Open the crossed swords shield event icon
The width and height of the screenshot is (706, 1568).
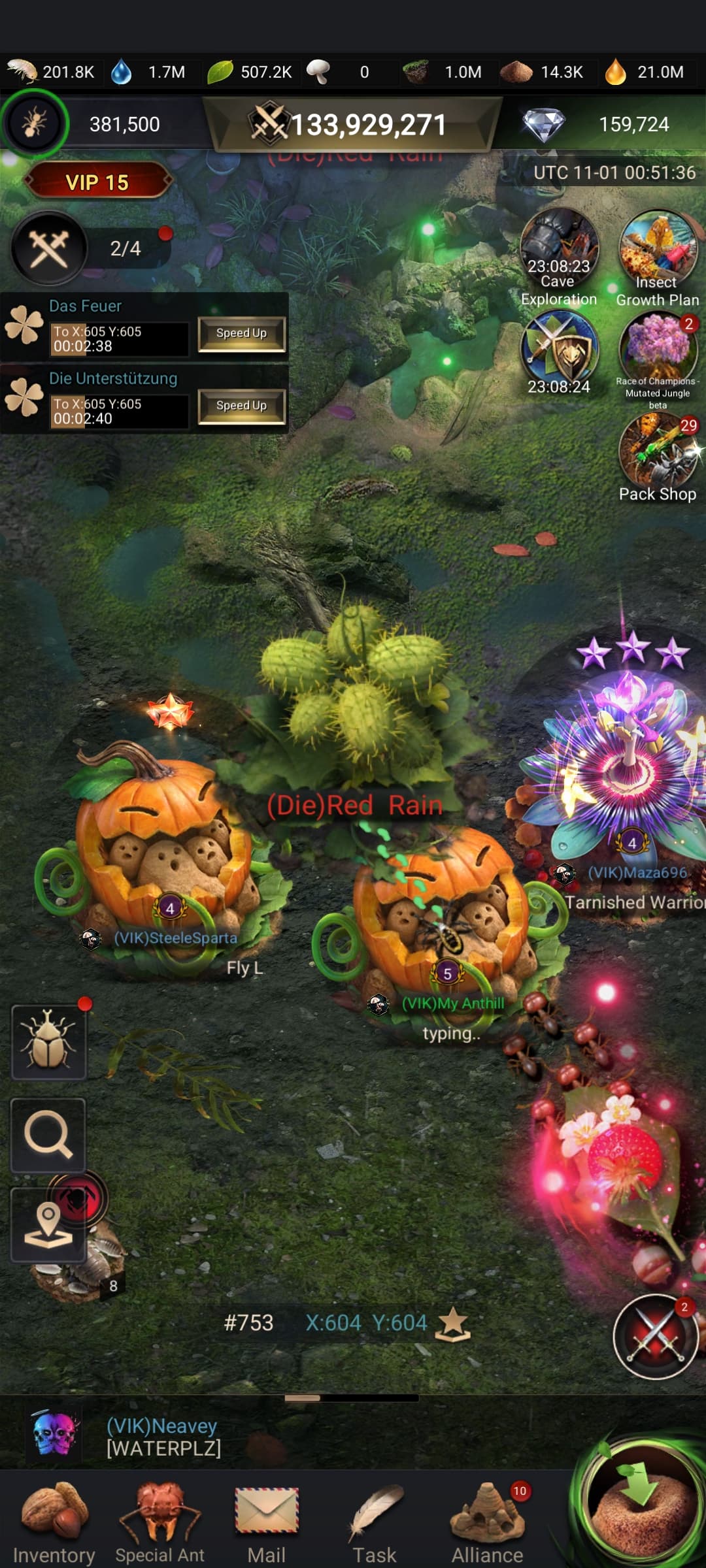click(559, 350)
